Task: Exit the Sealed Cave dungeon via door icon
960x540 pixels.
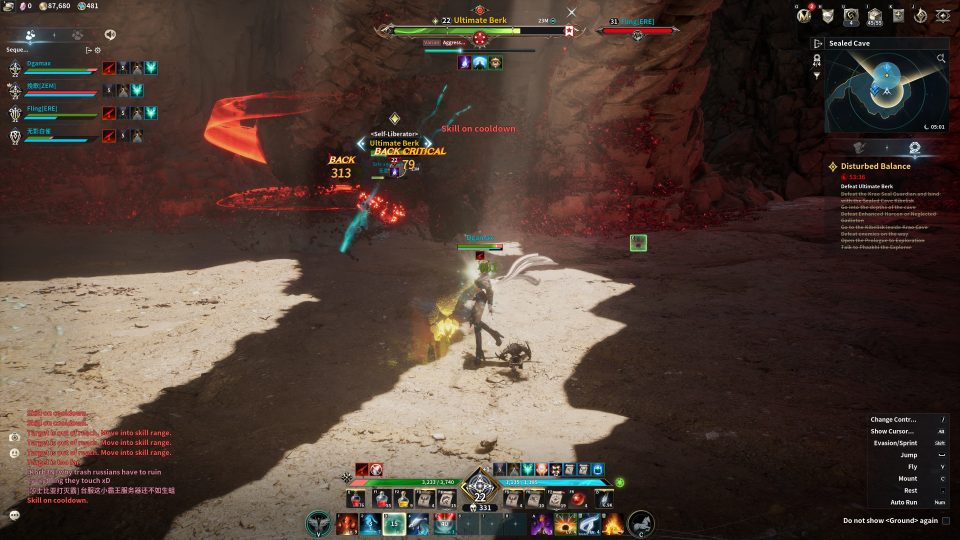Action: 818,44
